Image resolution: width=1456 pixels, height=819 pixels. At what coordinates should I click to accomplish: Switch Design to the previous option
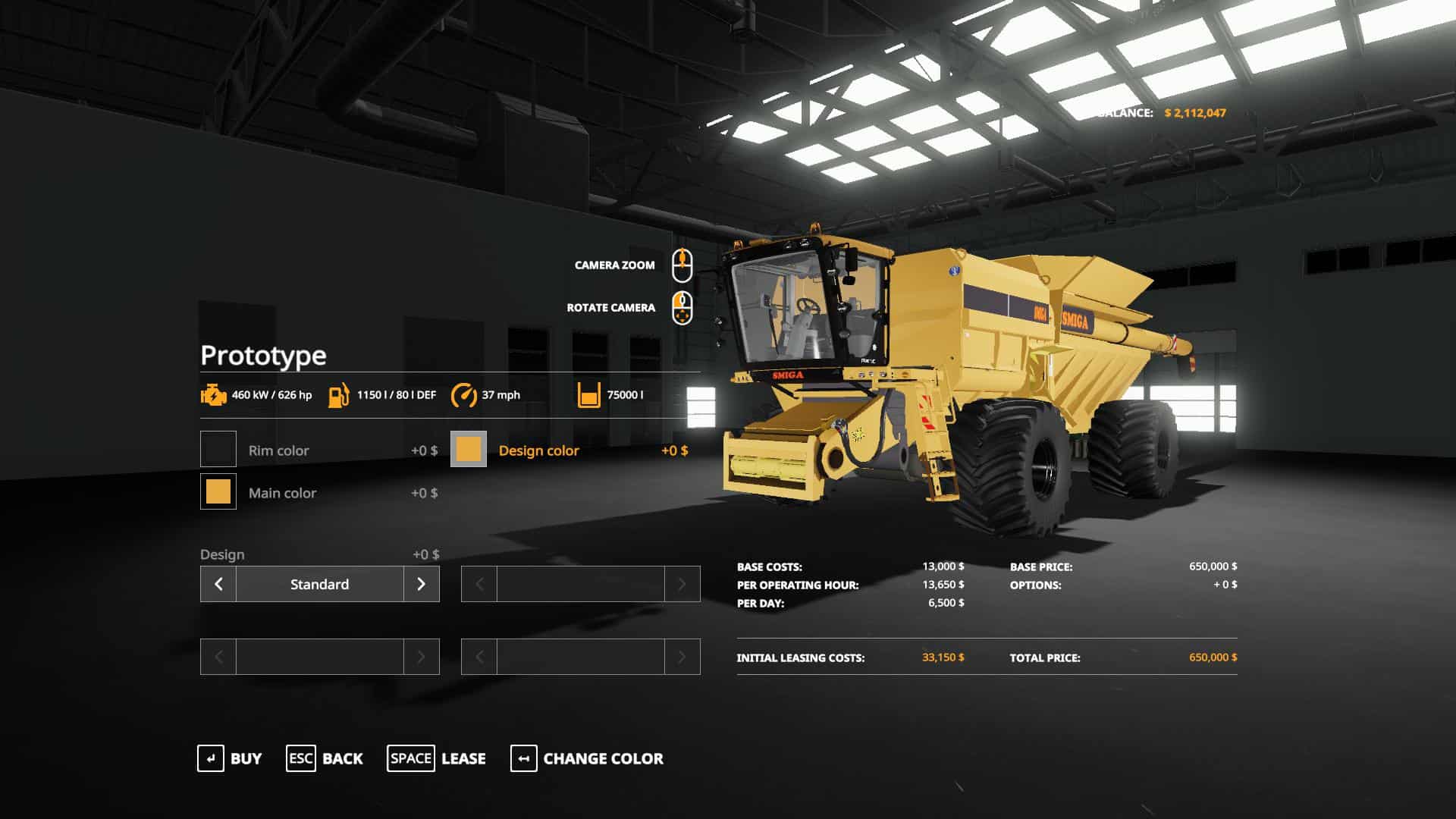(x=218, y=584)
